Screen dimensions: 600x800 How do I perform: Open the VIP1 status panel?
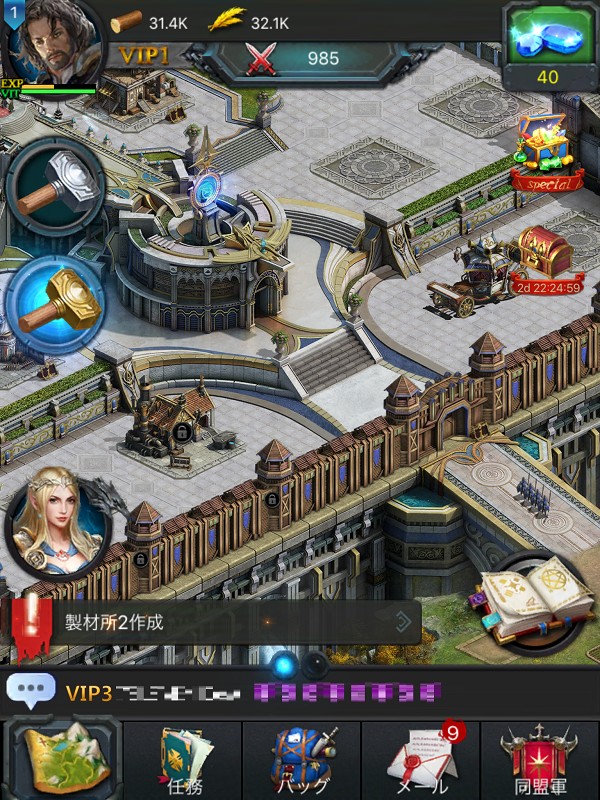tap(144, 56)
